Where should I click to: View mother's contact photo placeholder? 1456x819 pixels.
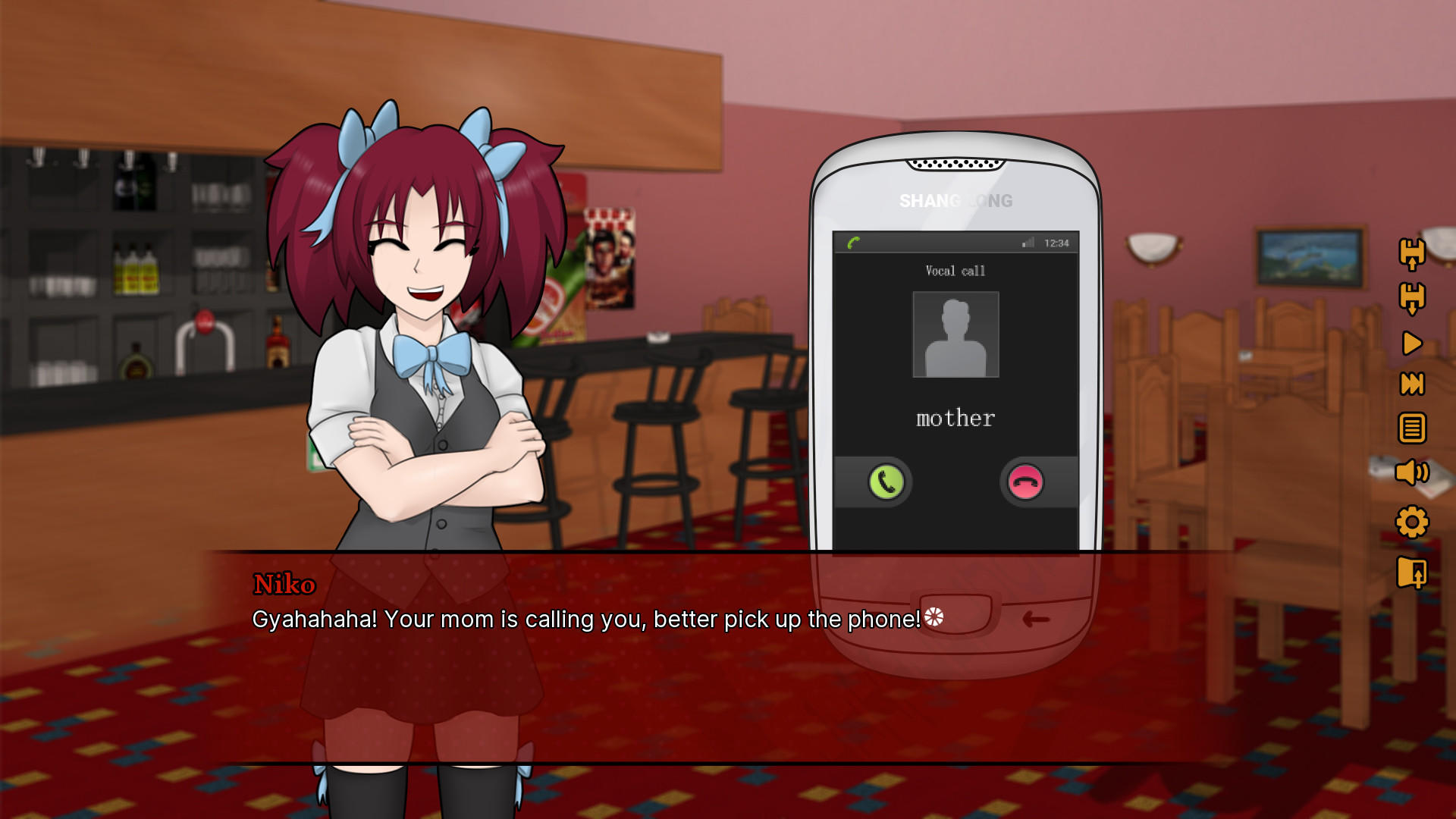955,334
